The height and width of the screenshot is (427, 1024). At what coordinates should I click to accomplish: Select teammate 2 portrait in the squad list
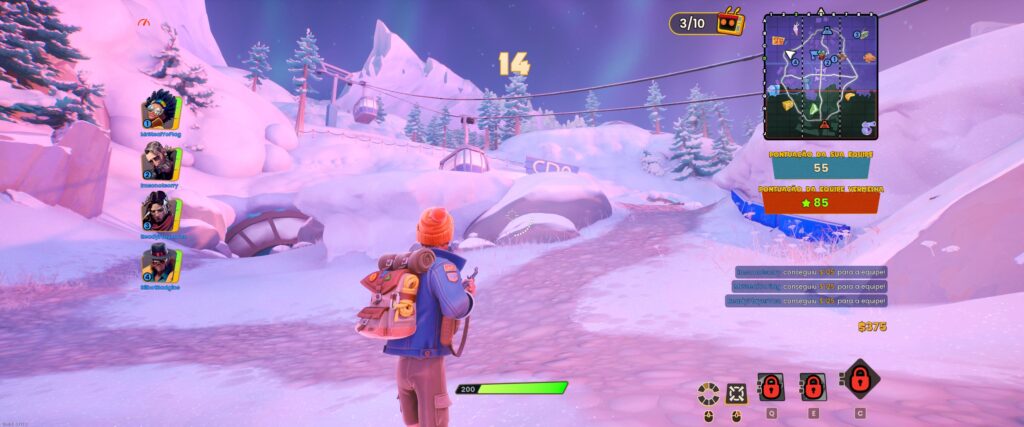(160, 160)
